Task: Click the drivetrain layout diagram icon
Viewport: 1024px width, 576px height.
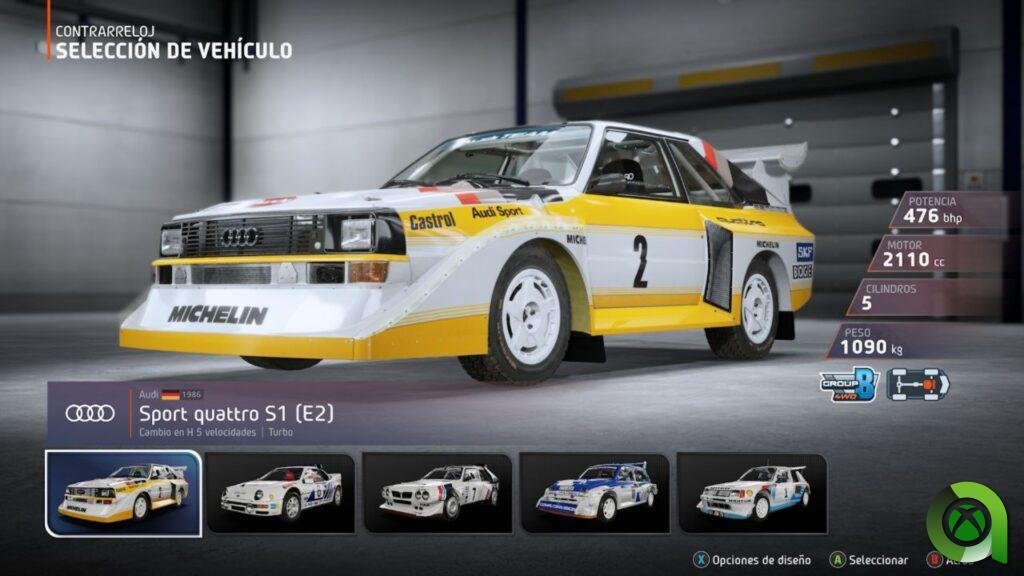Action: pos(918,383)
